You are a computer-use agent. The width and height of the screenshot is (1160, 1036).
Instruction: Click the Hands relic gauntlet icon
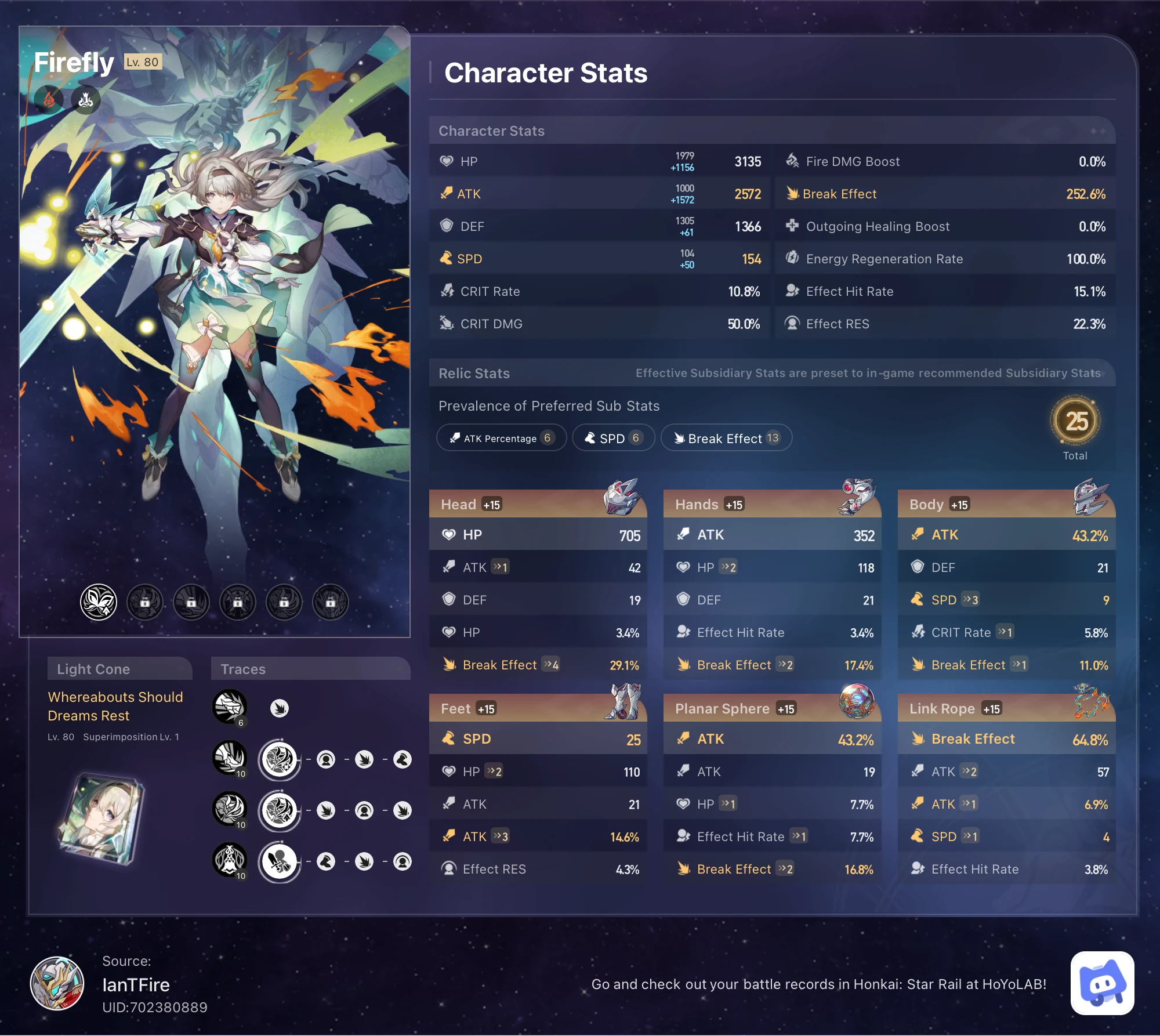857,496
